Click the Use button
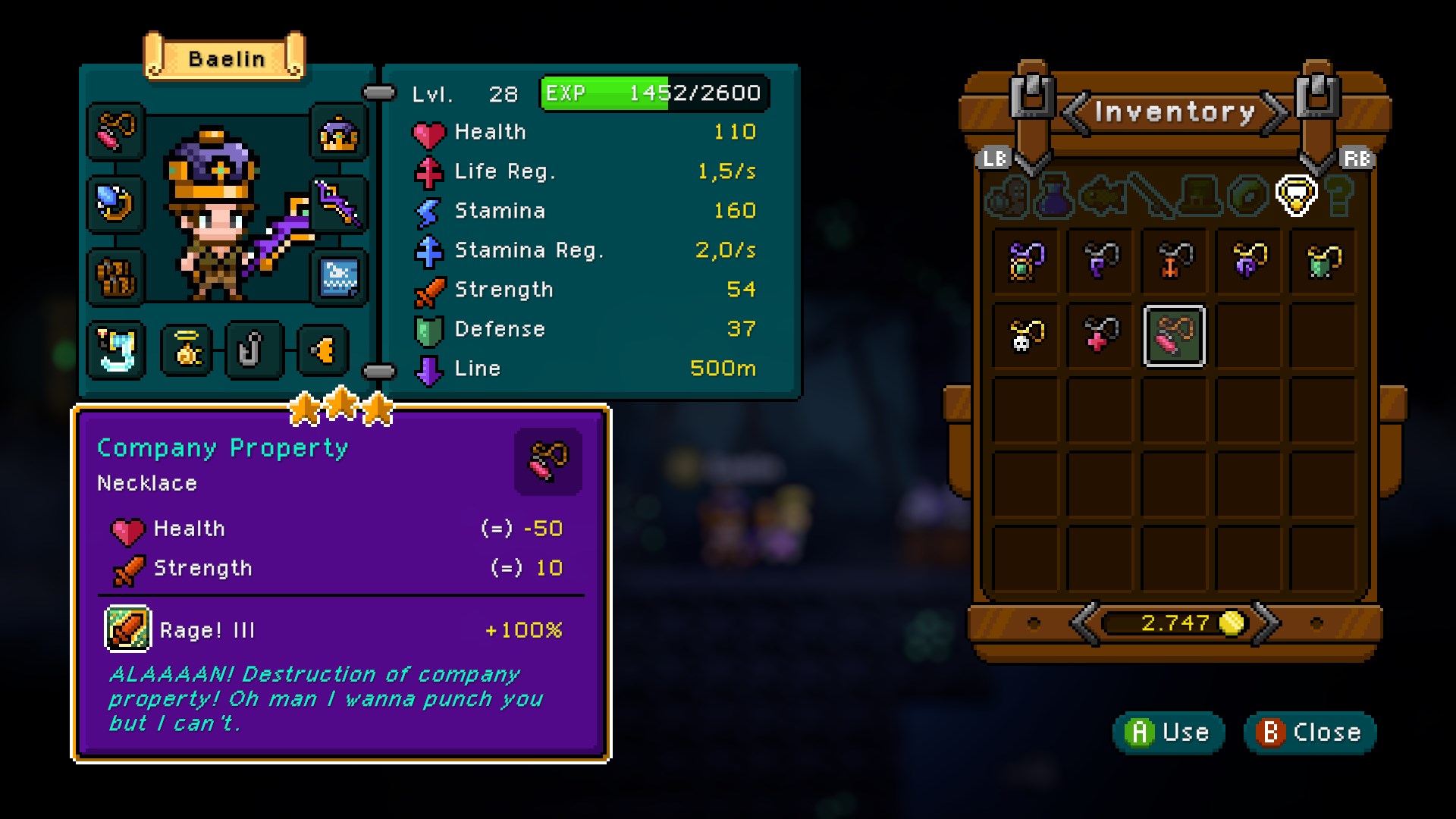Image resolution: width=1456 pixels, height=819 pixels. click(1169, 733)
